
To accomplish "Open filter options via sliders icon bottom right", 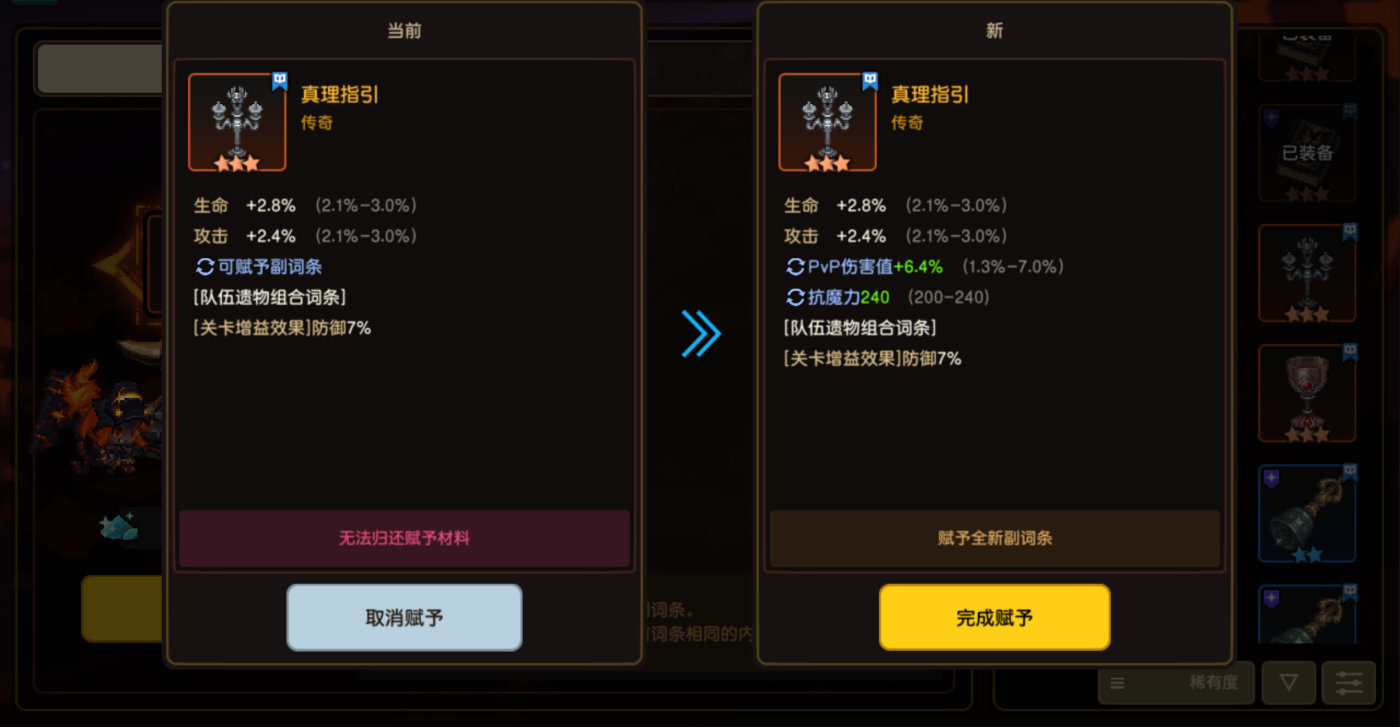I will [x=1347, y=682].
